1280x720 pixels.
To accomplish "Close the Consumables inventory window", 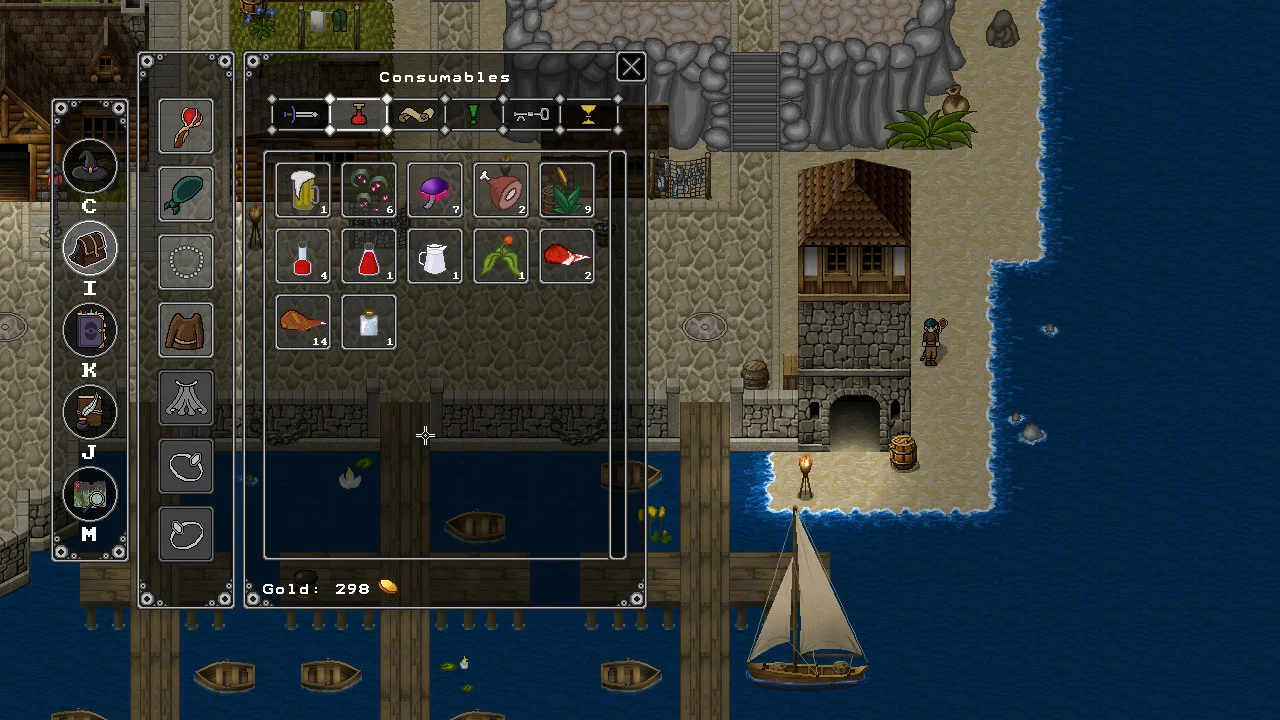I will pos(631,68).
